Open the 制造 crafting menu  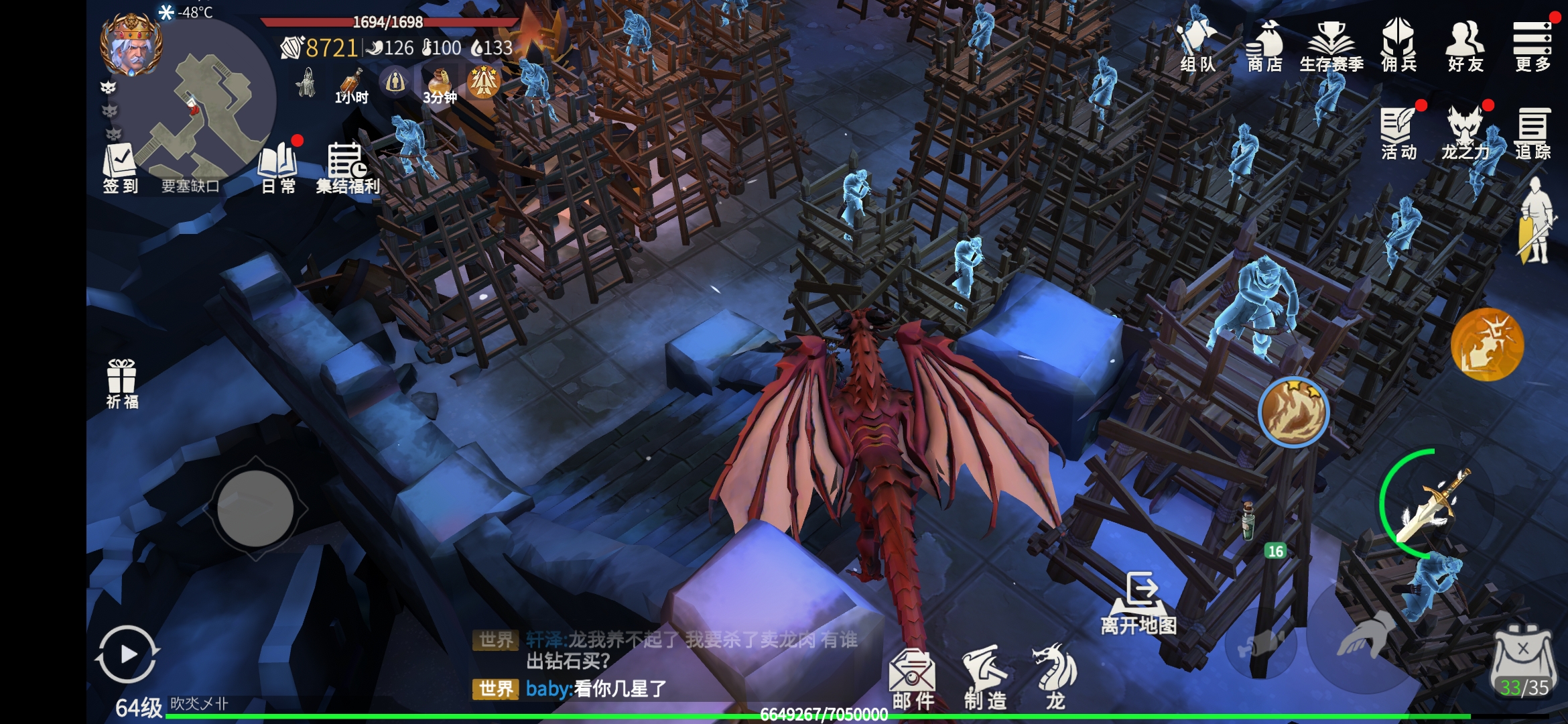[x=985, y=678]
